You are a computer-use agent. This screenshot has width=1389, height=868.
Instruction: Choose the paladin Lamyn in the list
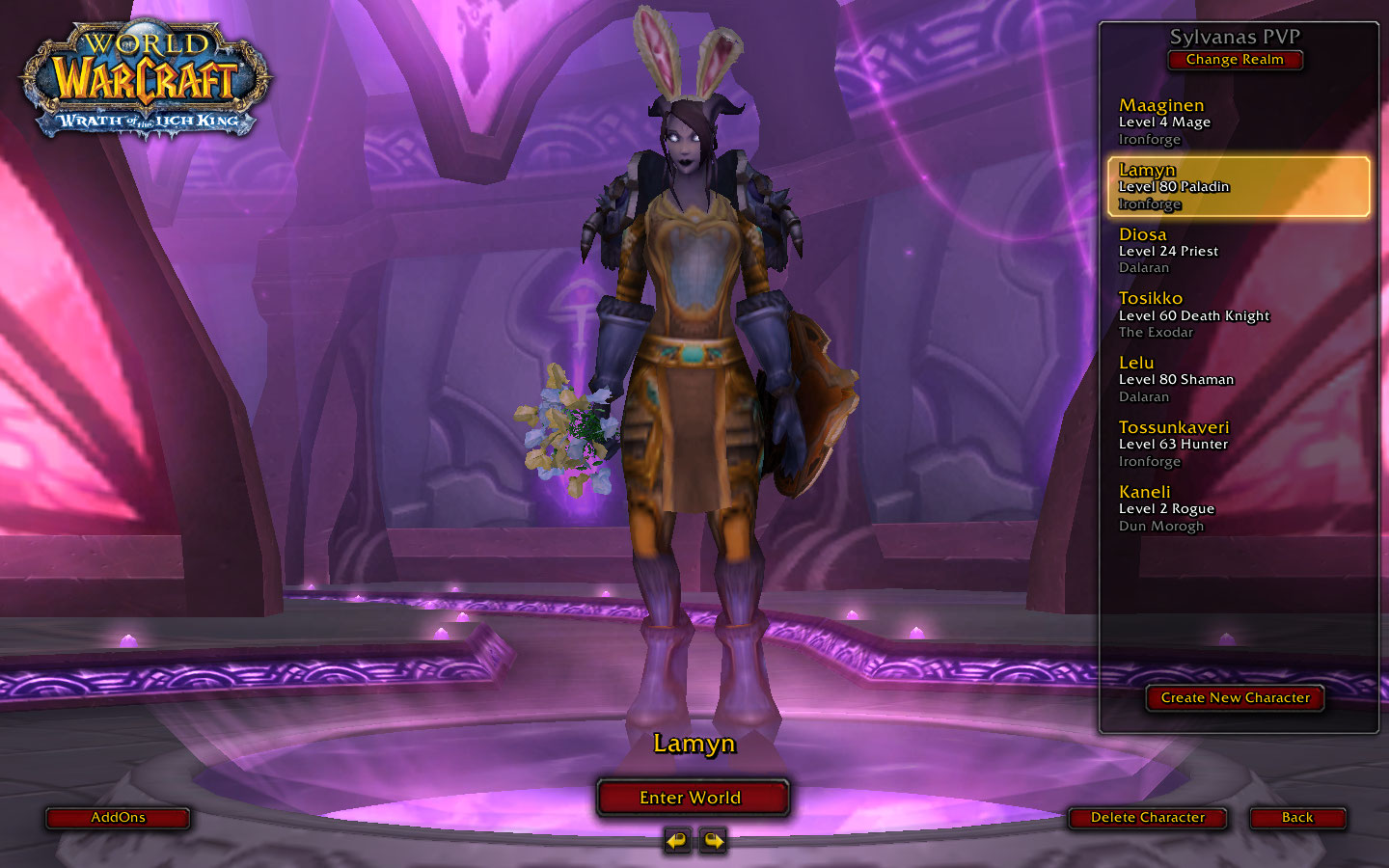point(1239,186)
